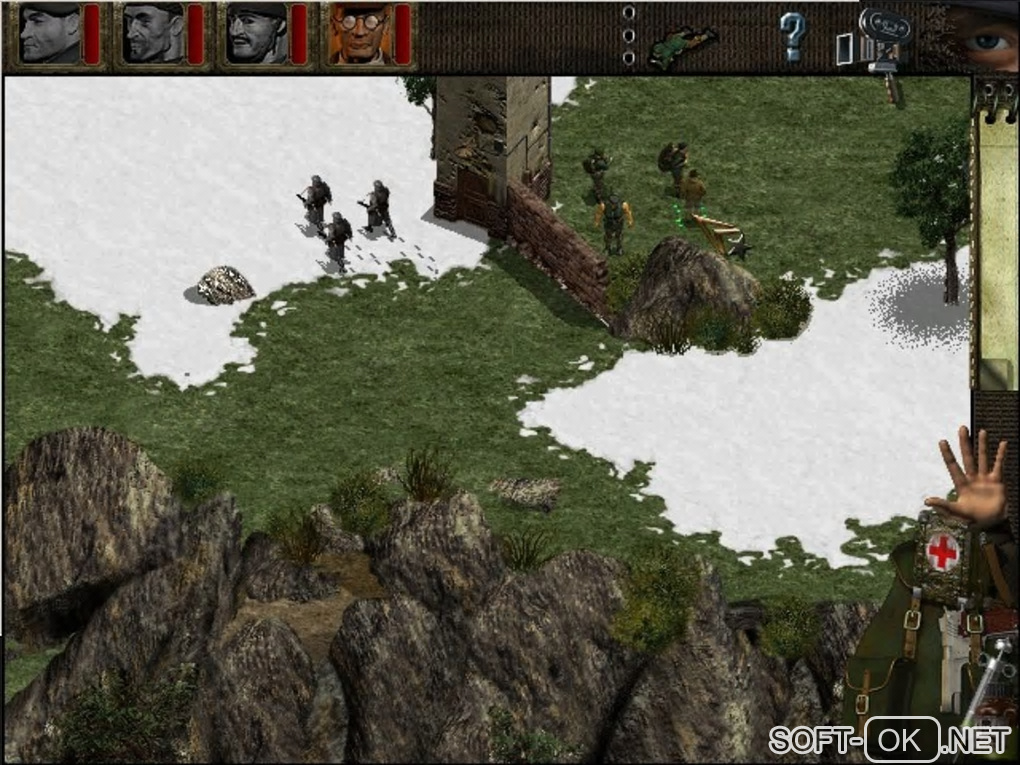Select the red cross first-aid kit

point(941,553)
